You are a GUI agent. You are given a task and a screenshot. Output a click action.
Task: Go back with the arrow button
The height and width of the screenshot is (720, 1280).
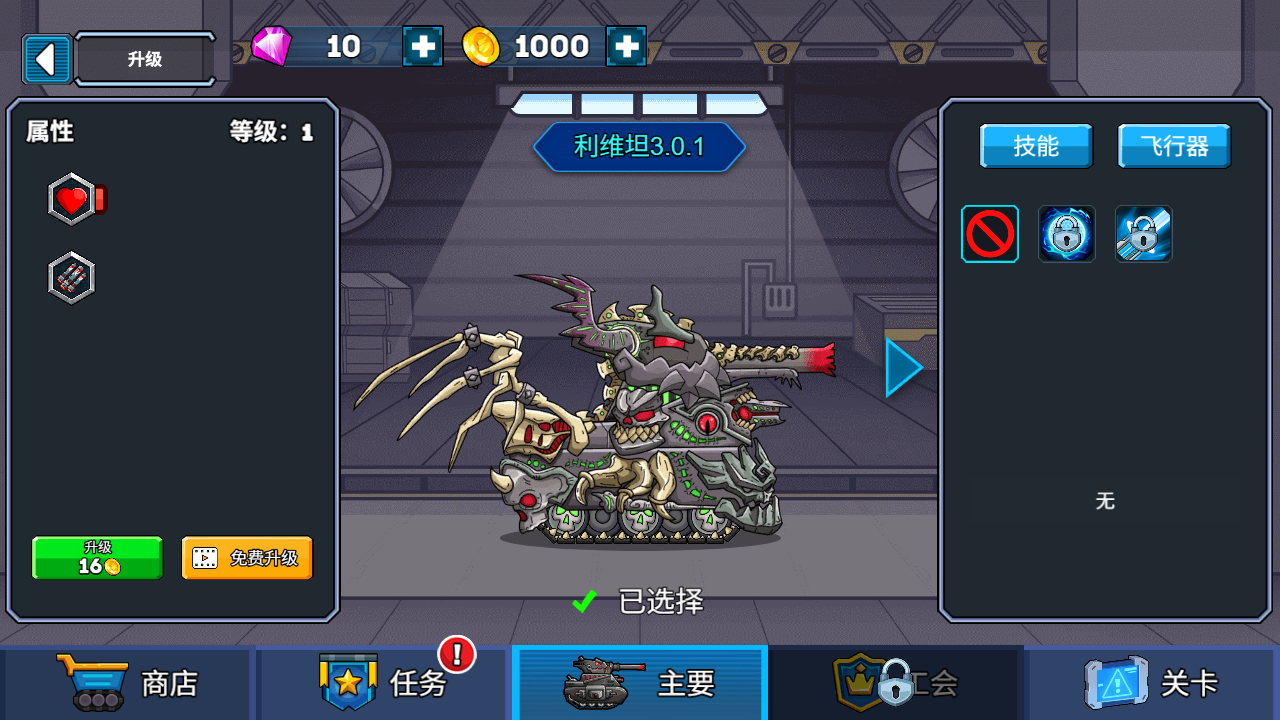click(x=46, y=59)
